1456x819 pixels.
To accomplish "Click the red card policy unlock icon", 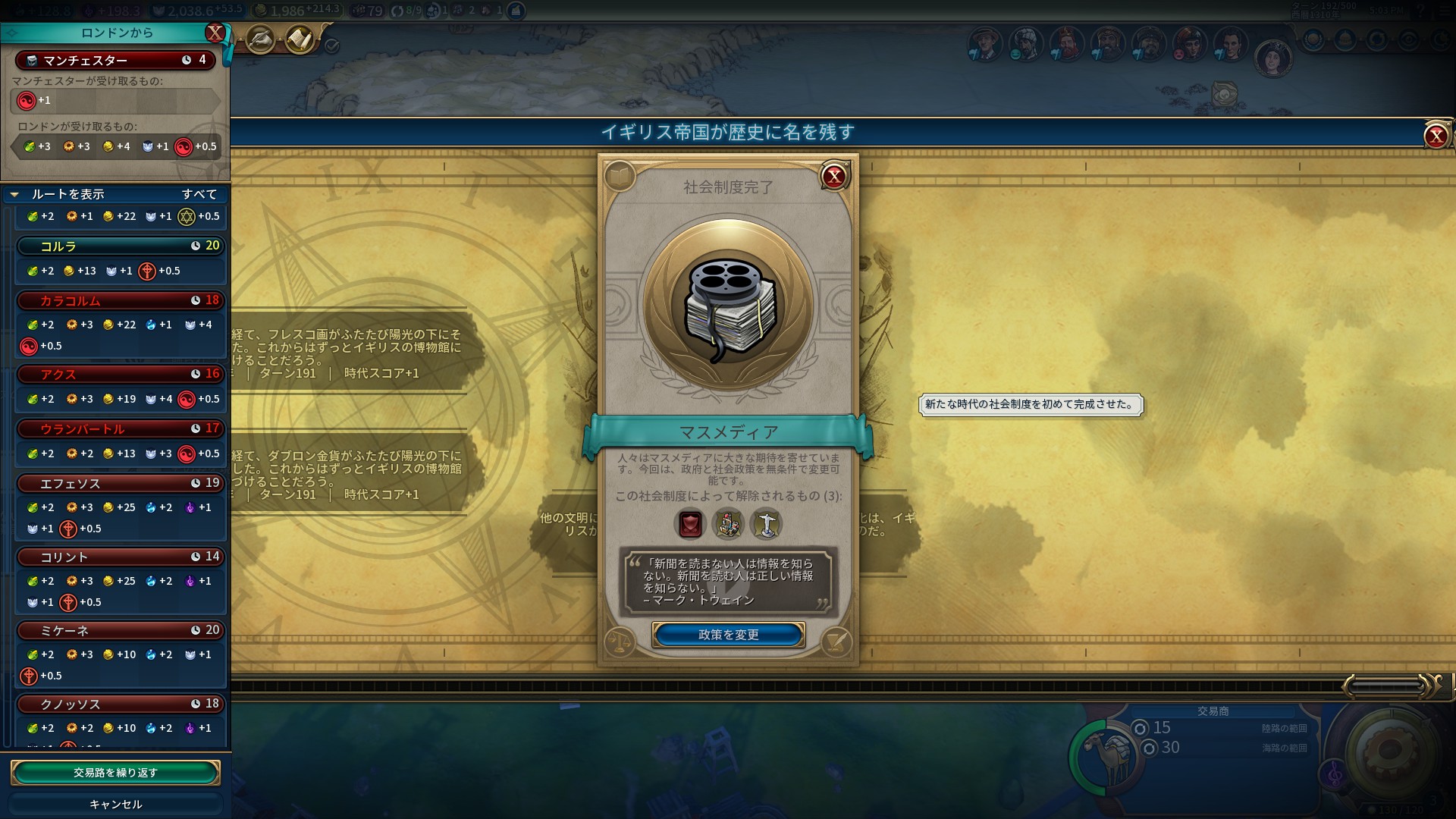I will pos(690,524).
